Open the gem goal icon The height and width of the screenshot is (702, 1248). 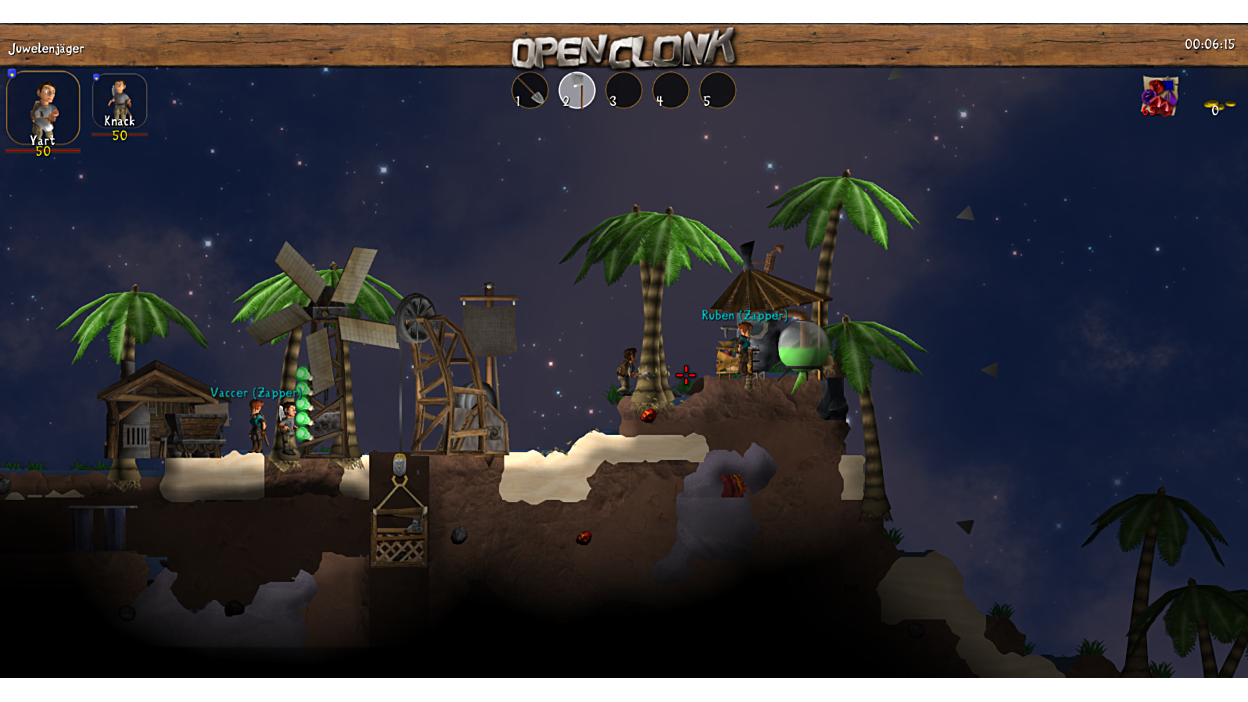[x=1159, y=97]
